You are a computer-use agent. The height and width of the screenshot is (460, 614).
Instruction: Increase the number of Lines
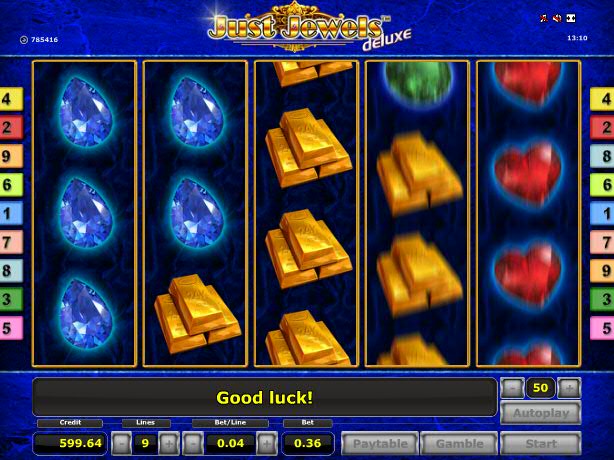pos(168,443)
